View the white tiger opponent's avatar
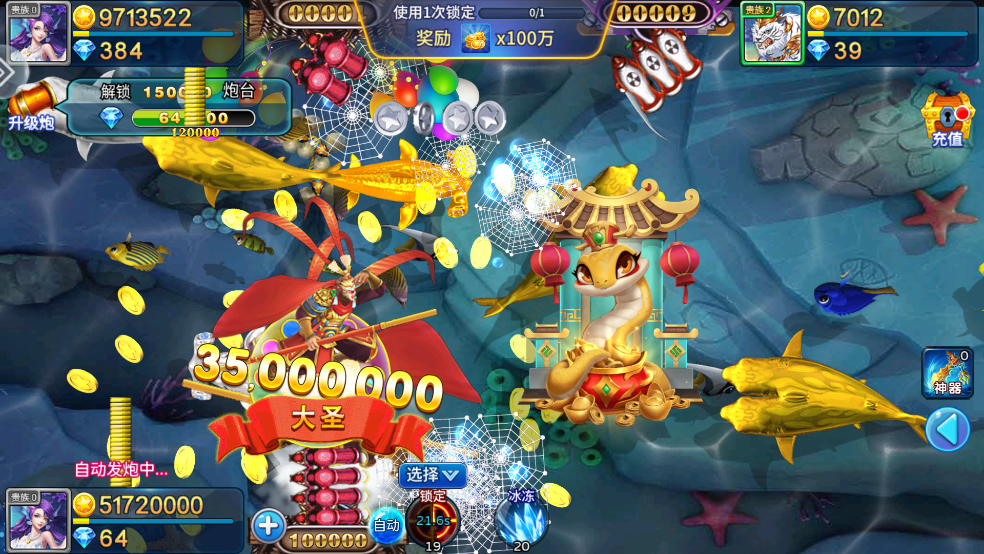Image resolution: width=984 pixels, height=554 pixels. 772,33
